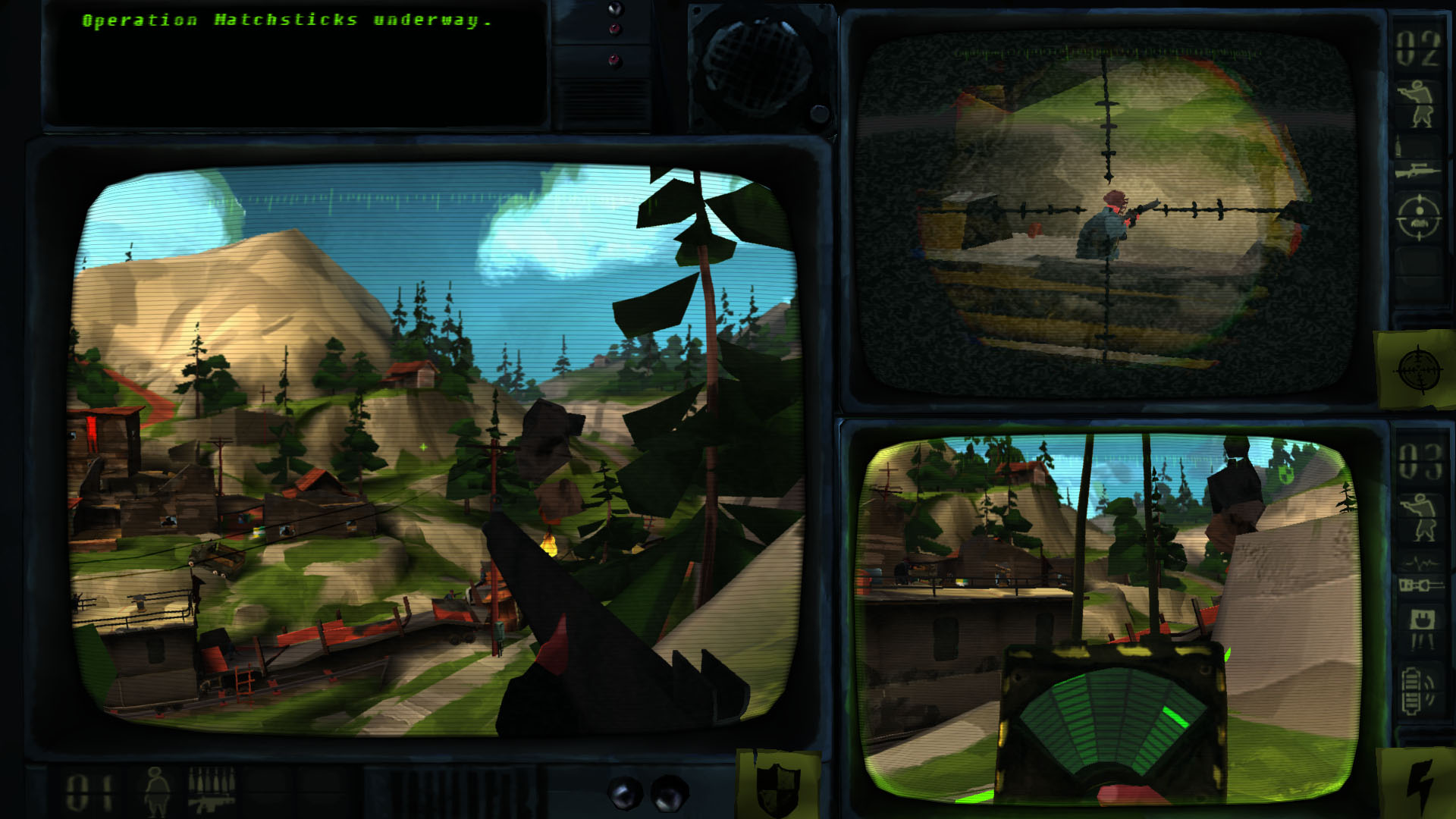Flip the 01 counter on the bottom-left console
This screenshot has width=1456, height=819.
coord(87,792)
